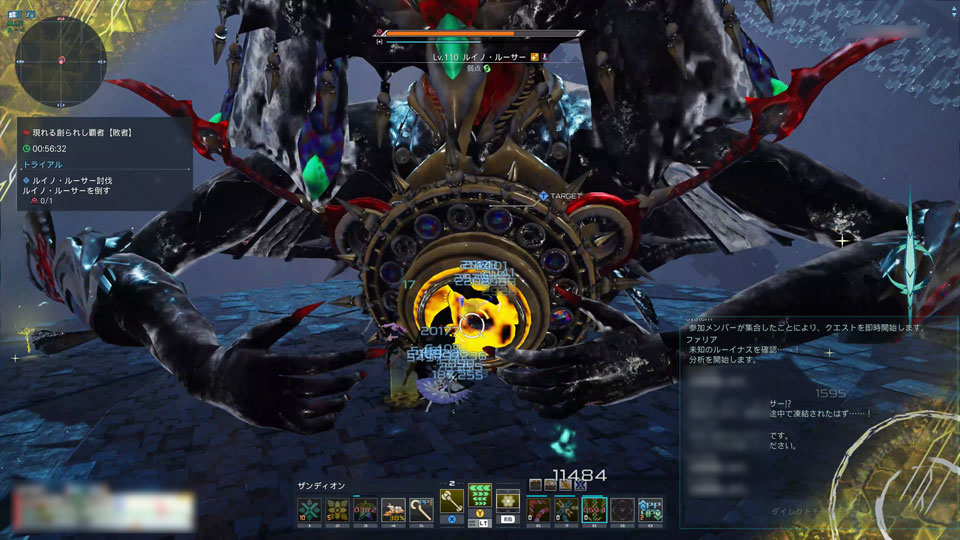
Task: Use the item showing 38% in the hotbar
Action: click(393, 509)
